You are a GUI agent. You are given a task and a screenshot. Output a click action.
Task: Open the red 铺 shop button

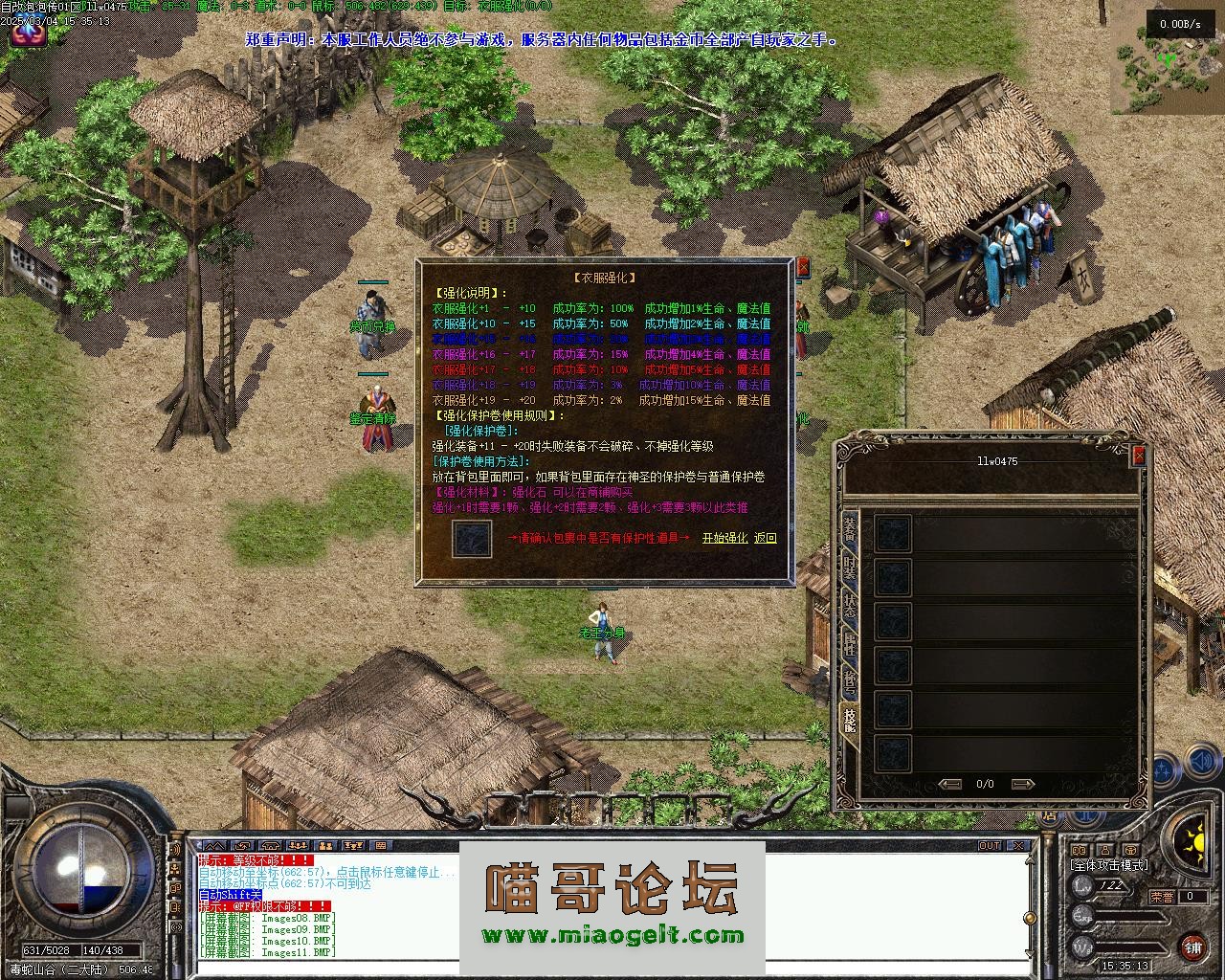(x=1192, y=947)
